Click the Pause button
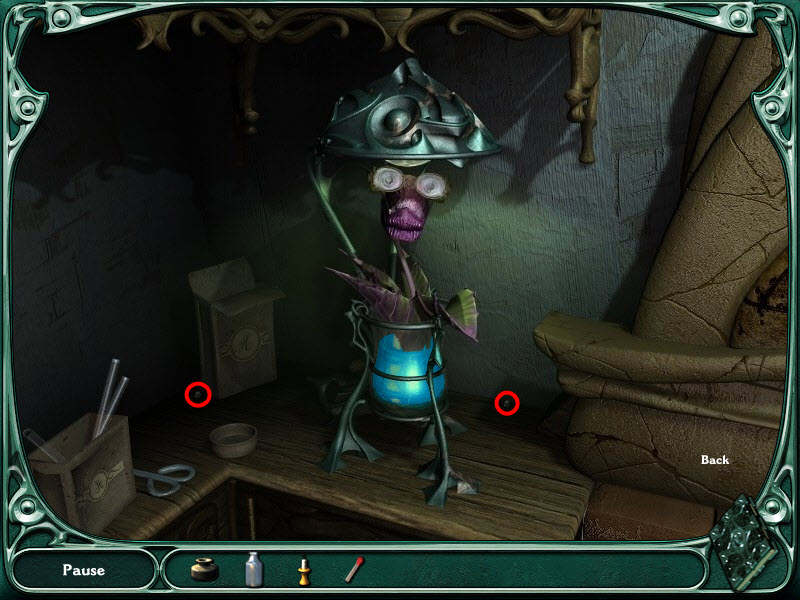 pos(84,570)
